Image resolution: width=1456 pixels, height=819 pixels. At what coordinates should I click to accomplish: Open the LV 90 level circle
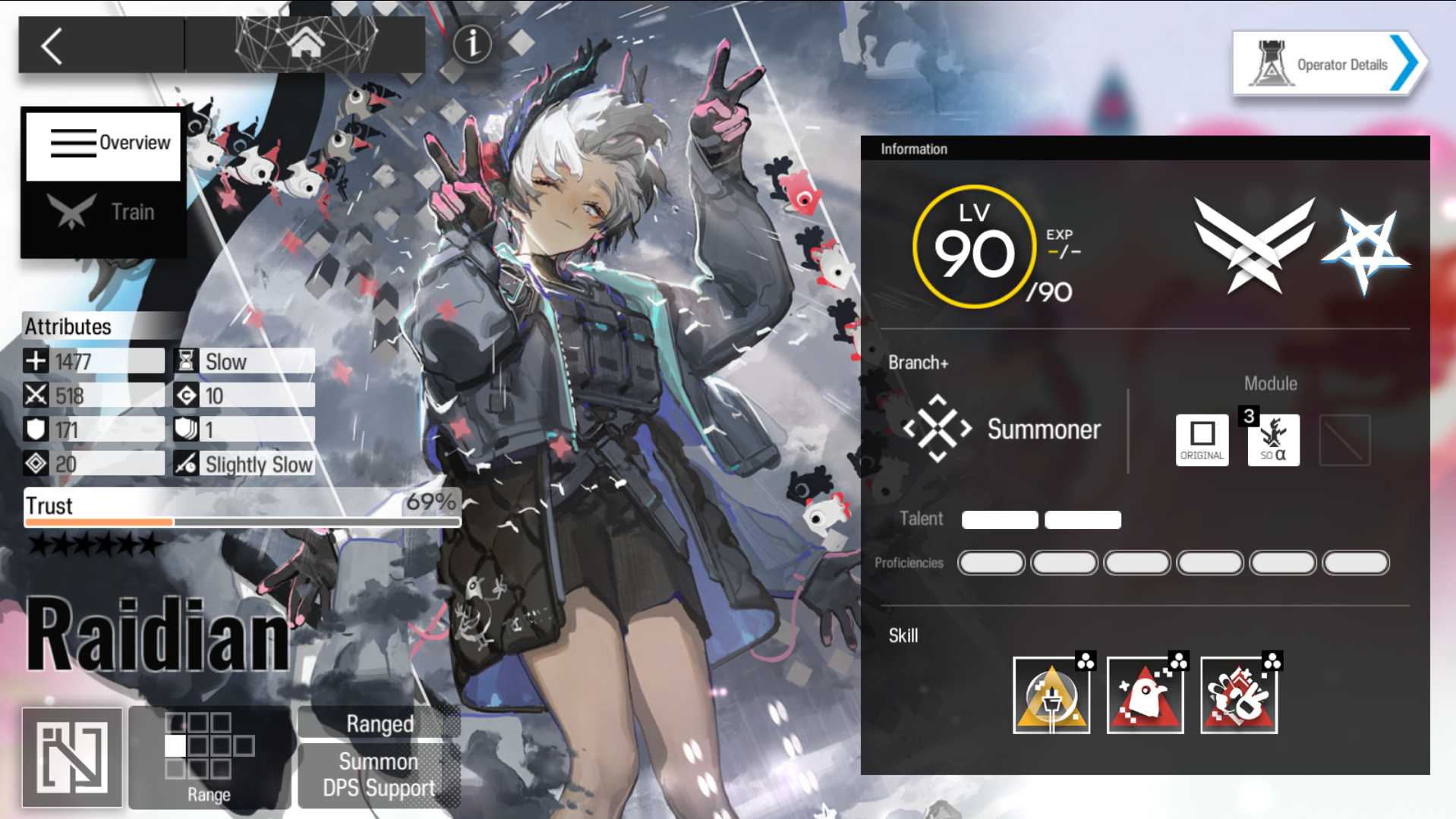974,247
